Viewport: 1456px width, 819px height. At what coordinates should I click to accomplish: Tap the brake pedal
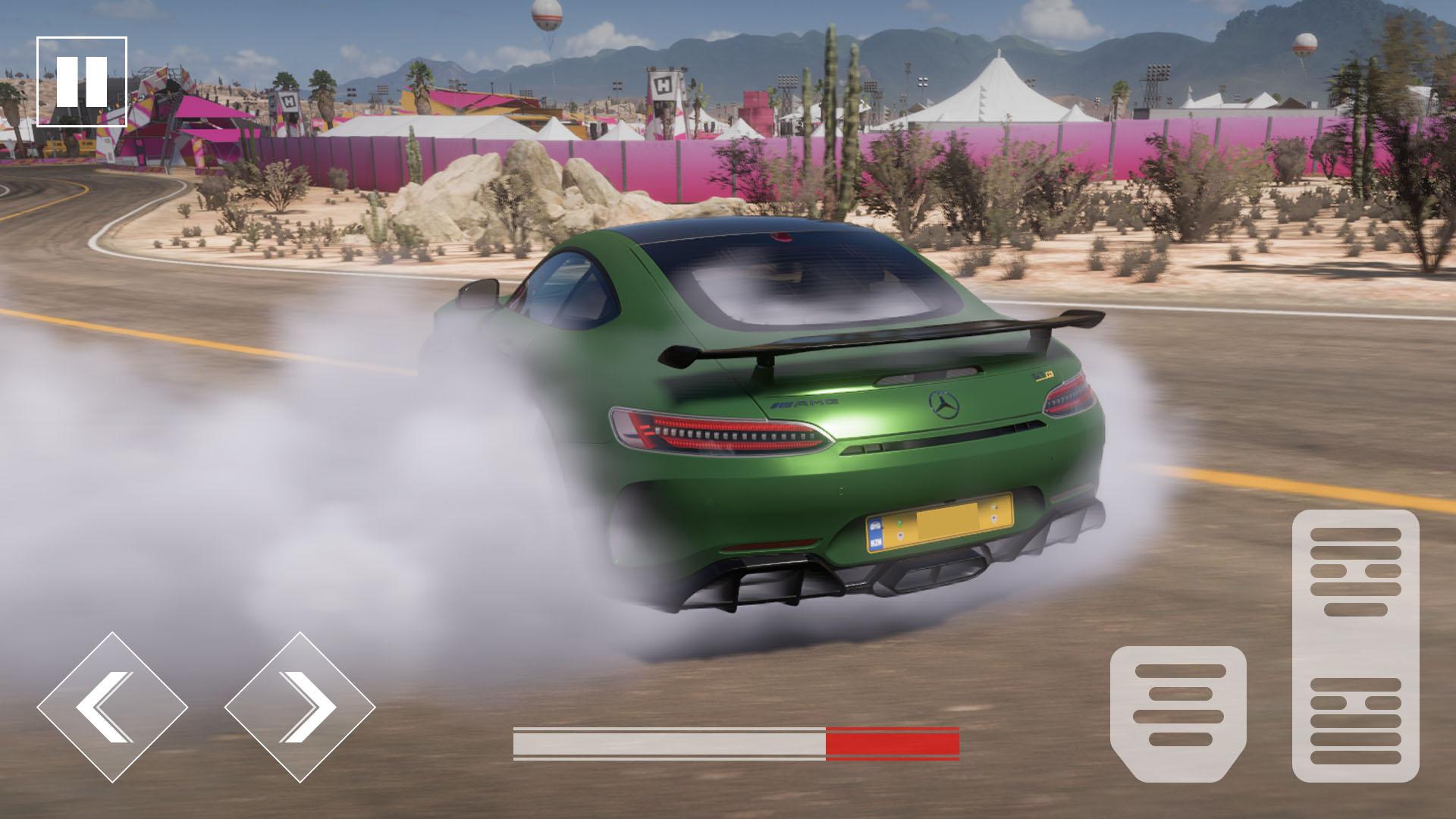tap(1178, 712)
